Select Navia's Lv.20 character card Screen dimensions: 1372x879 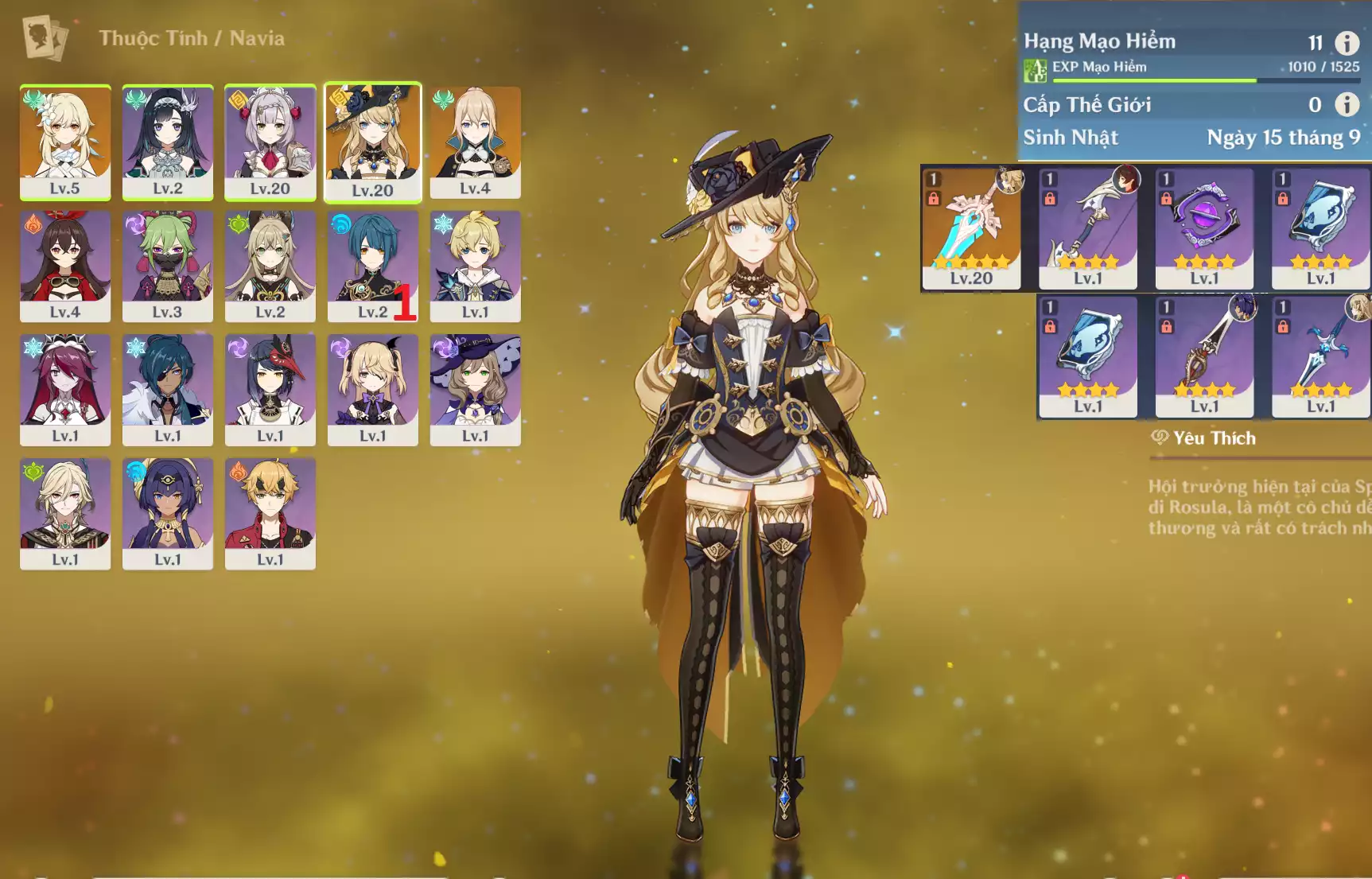pyautogui.click(x=372, y=142)
